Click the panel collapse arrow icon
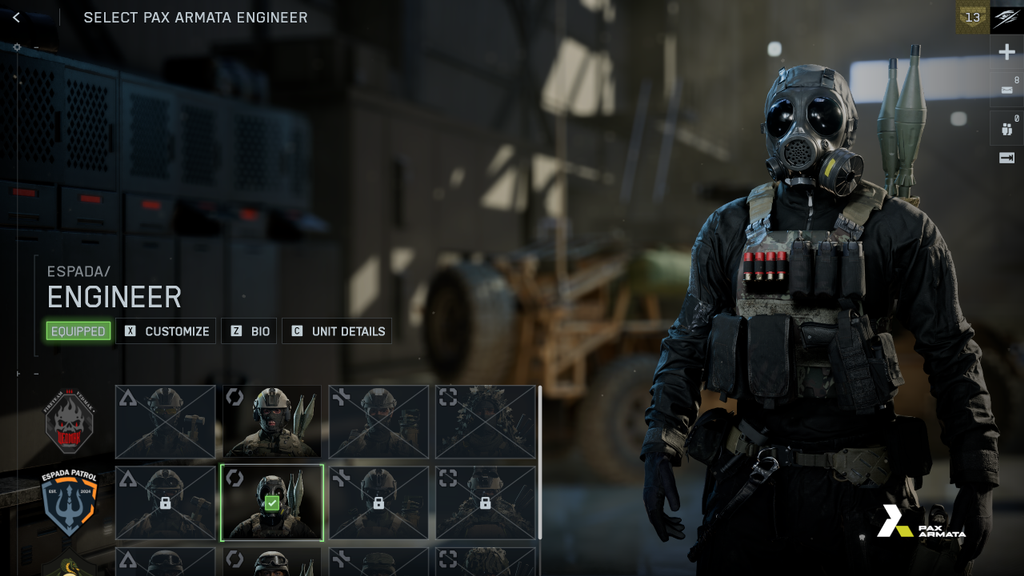Screen dimensions: 1024x576 tap(1006, 158)
